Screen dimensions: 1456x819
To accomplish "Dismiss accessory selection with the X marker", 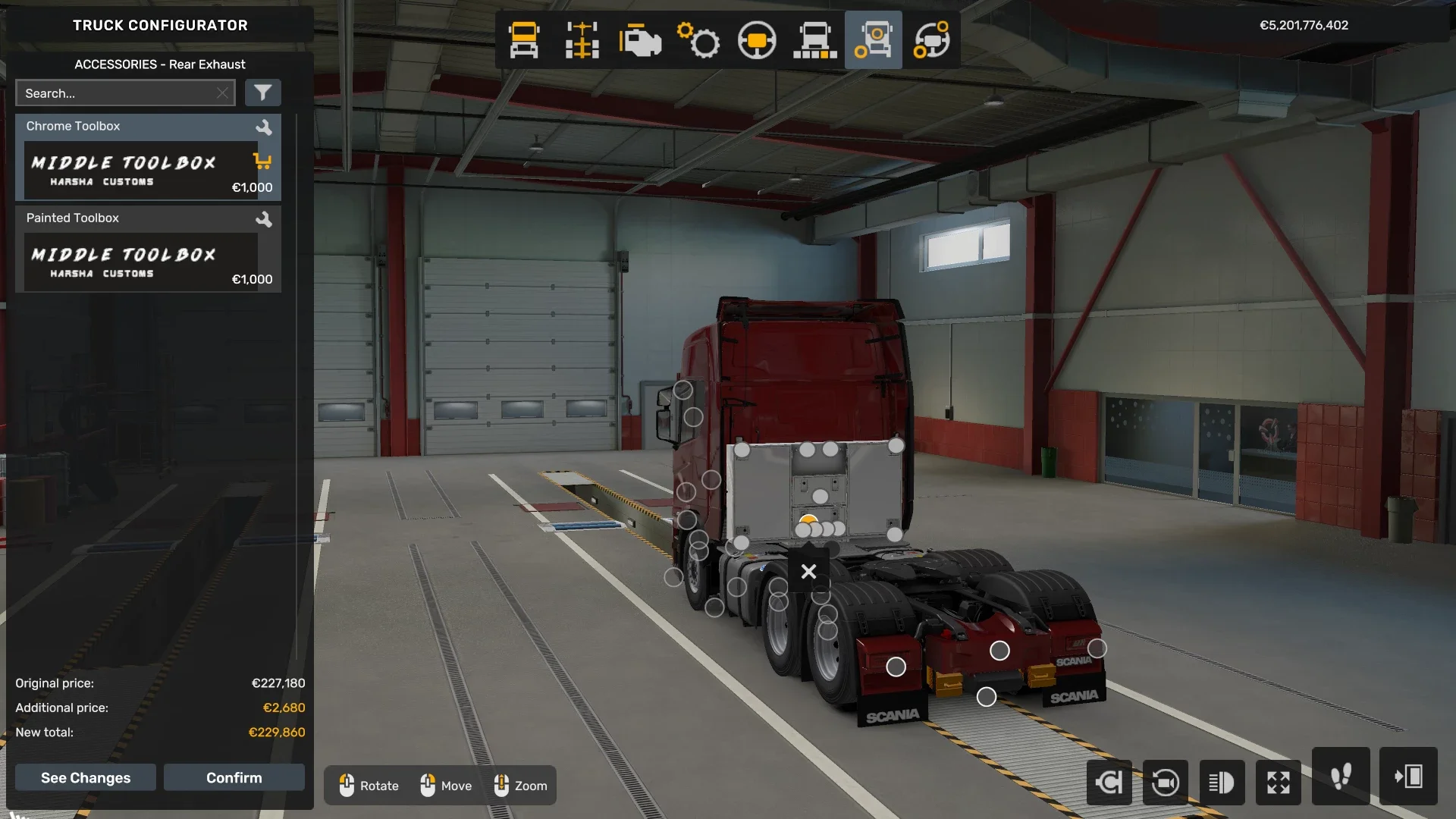I will pyautogui.click(x=808, y=571).
